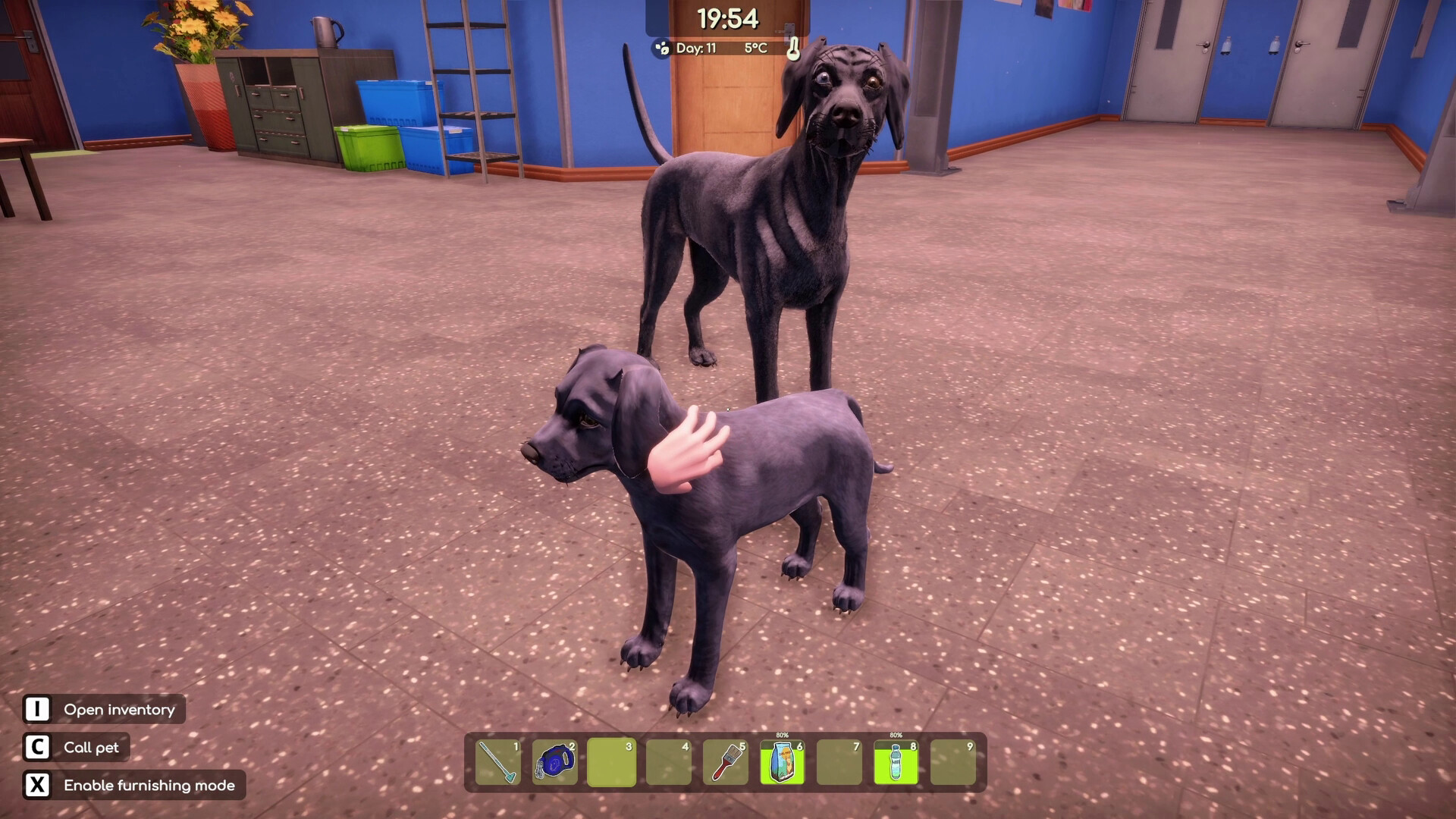
Task: Click the 80% indicator above the water bottle
Action: click(895, 735)
